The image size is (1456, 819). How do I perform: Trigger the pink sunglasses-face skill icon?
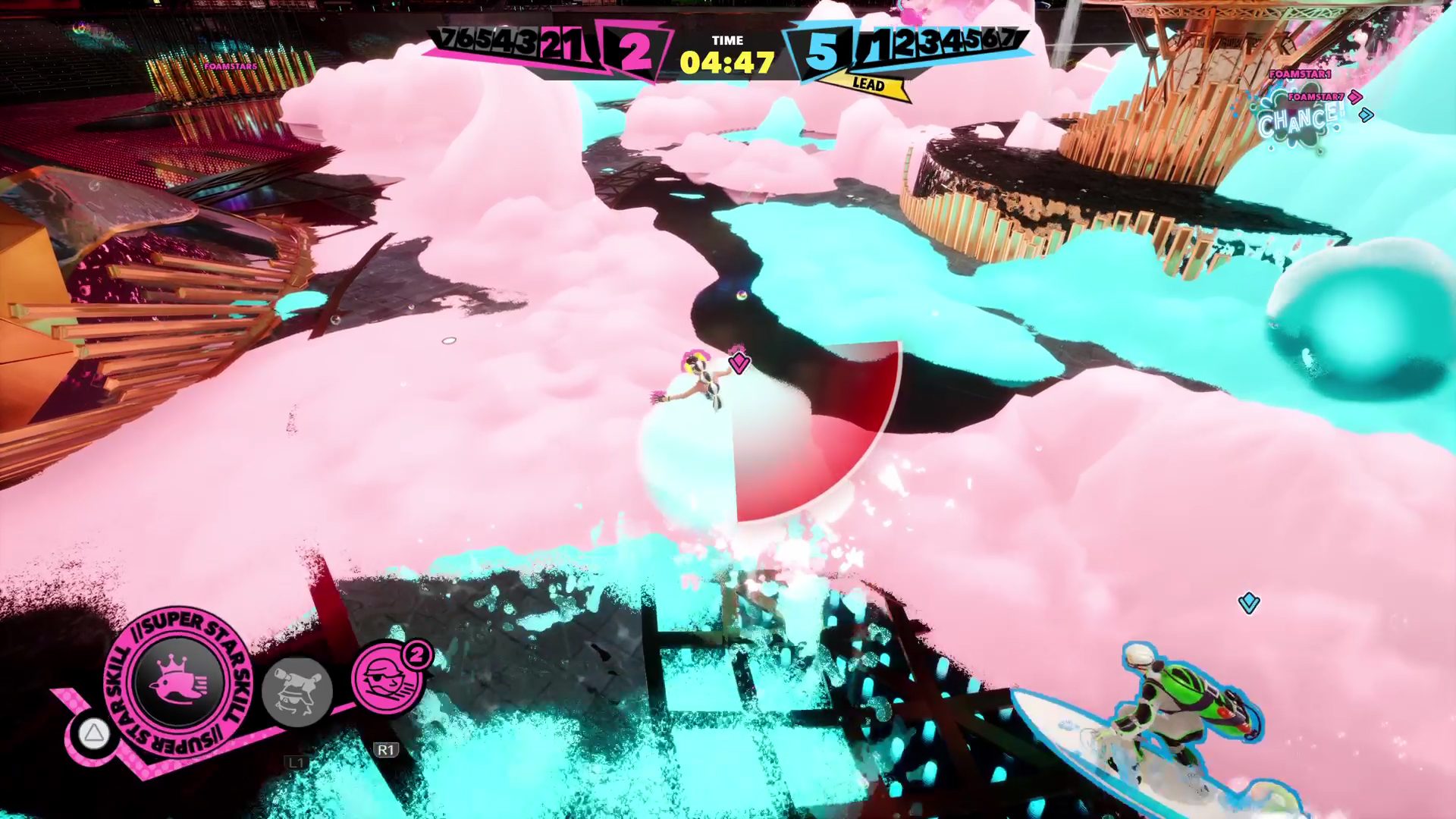[387, 679]
